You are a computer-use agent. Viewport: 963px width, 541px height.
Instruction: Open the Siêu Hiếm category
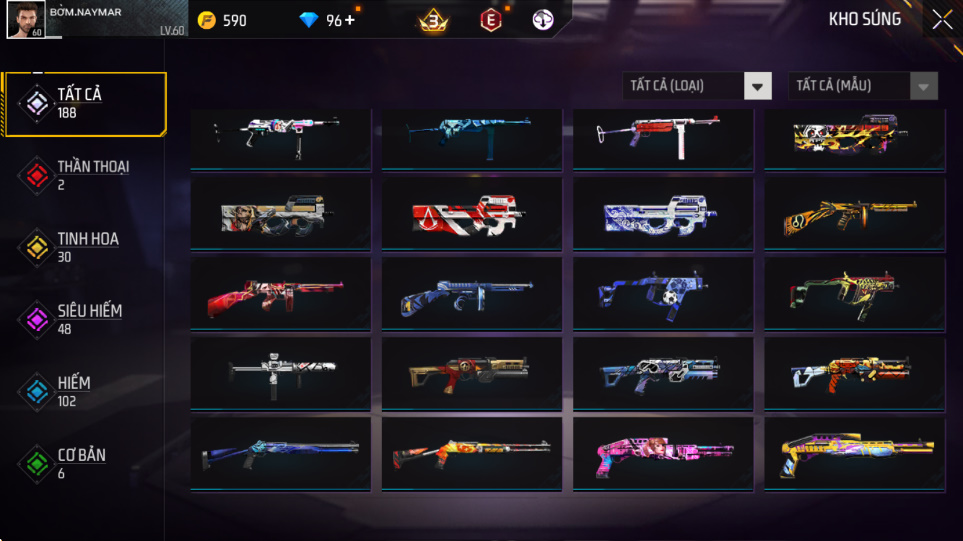click(84, 319)
